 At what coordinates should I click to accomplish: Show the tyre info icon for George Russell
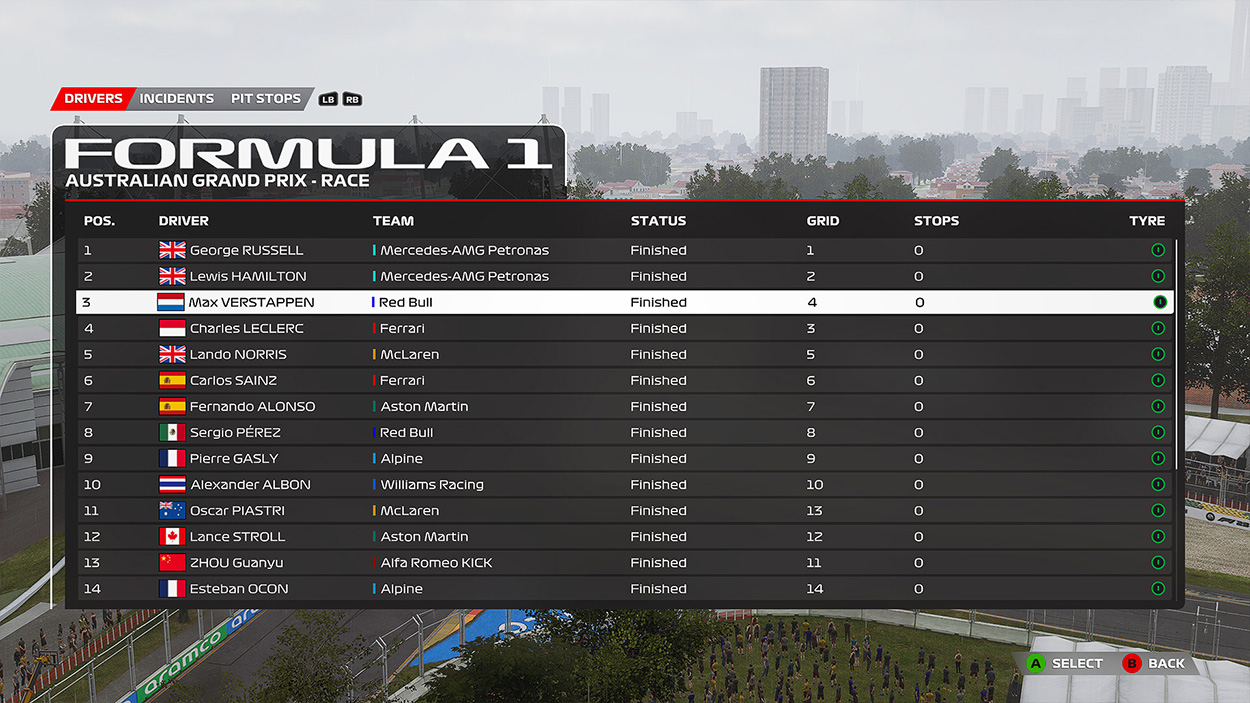click(x=1158, y=250)
